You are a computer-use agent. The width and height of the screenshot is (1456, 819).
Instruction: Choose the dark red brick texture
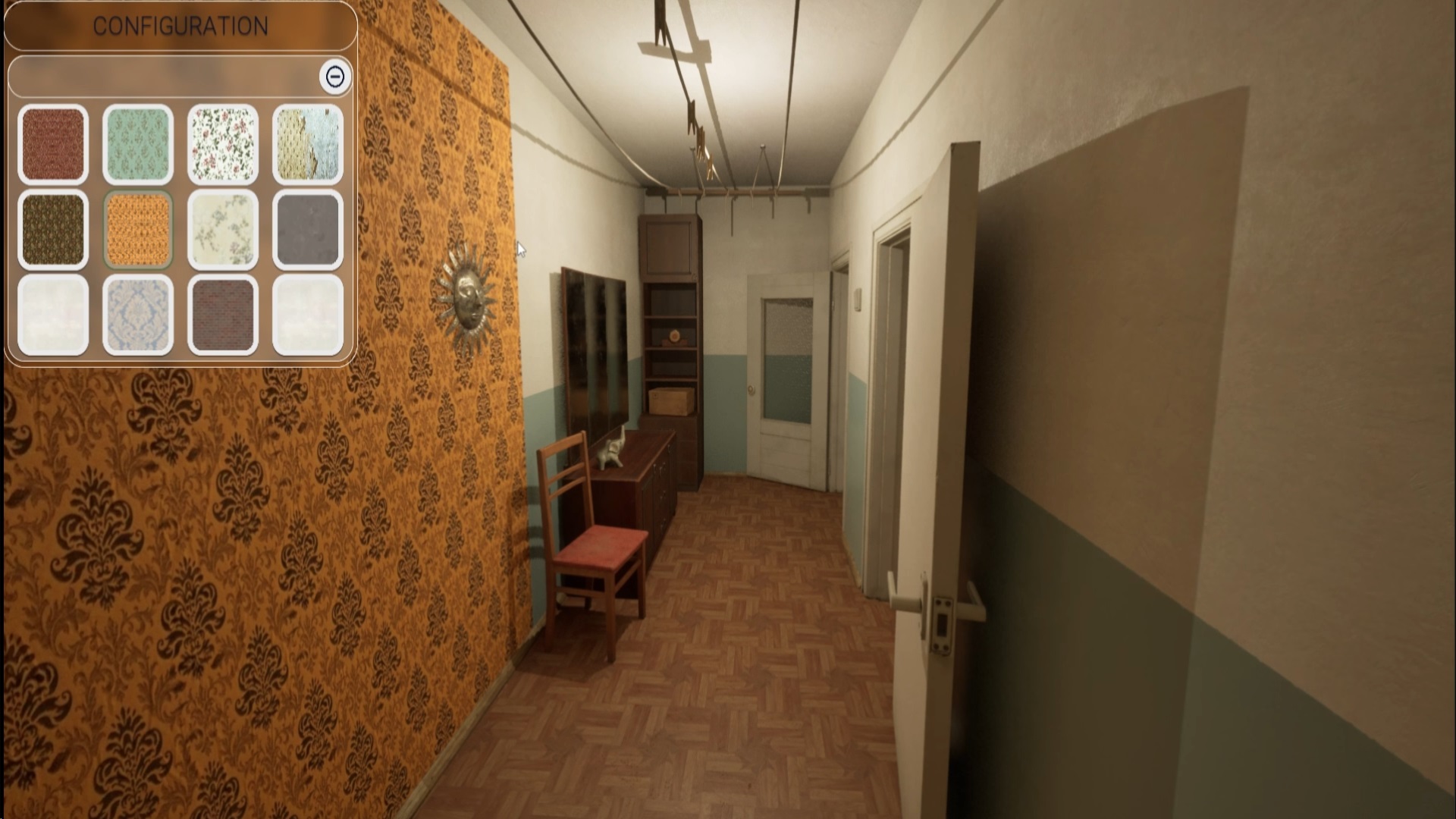pos(223,315)
